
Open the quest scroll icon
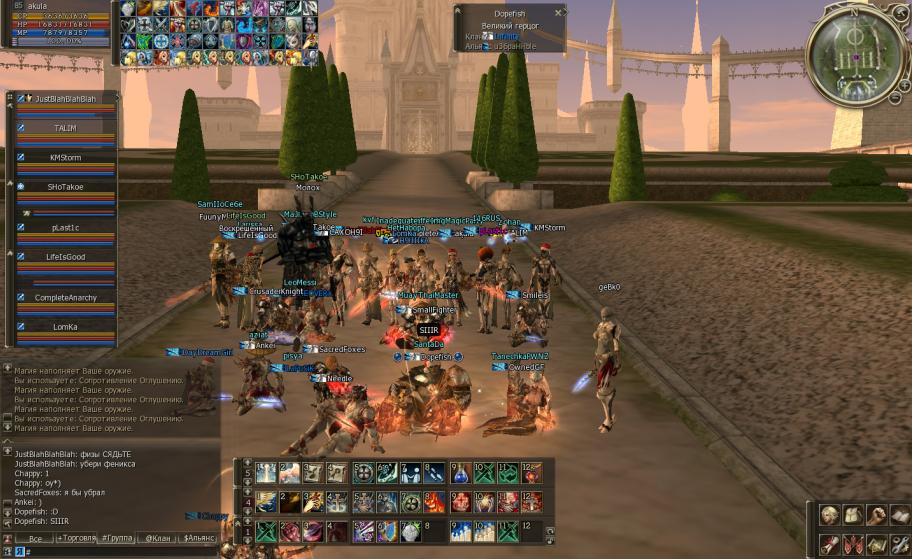pyautogui.click(x=828, y=544)
